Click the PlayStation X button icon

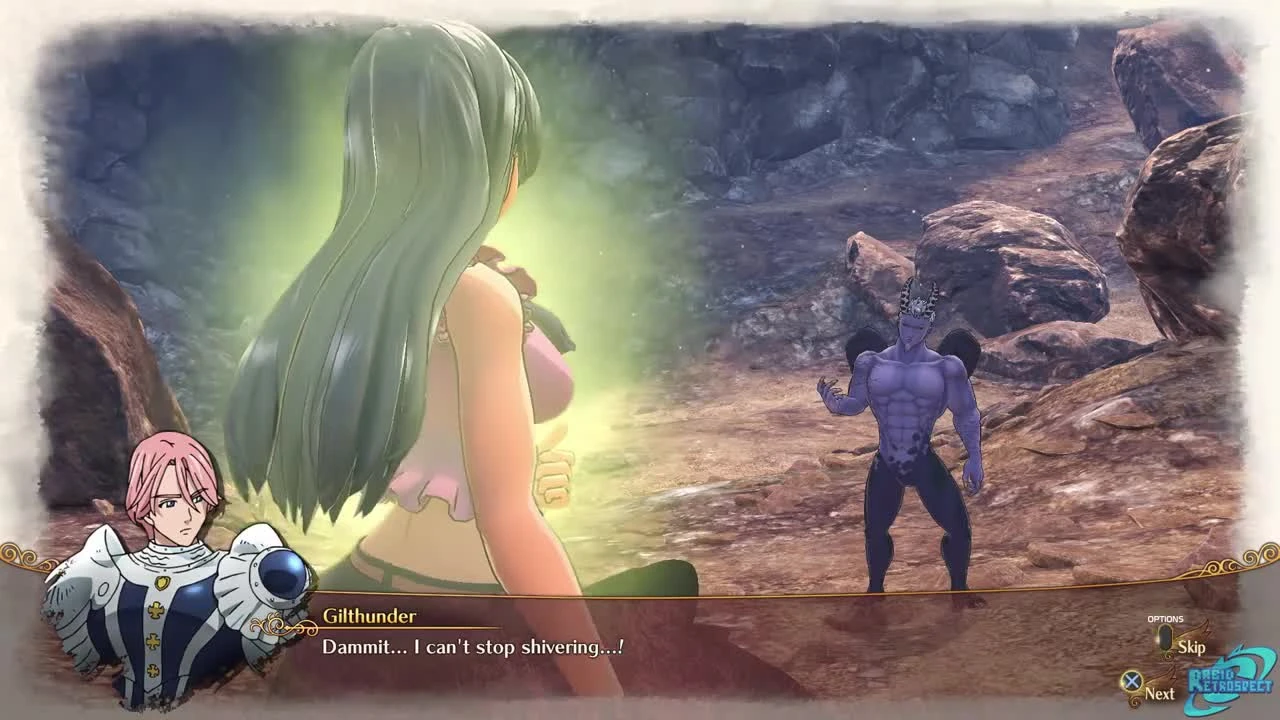[x=1132, y=680]
